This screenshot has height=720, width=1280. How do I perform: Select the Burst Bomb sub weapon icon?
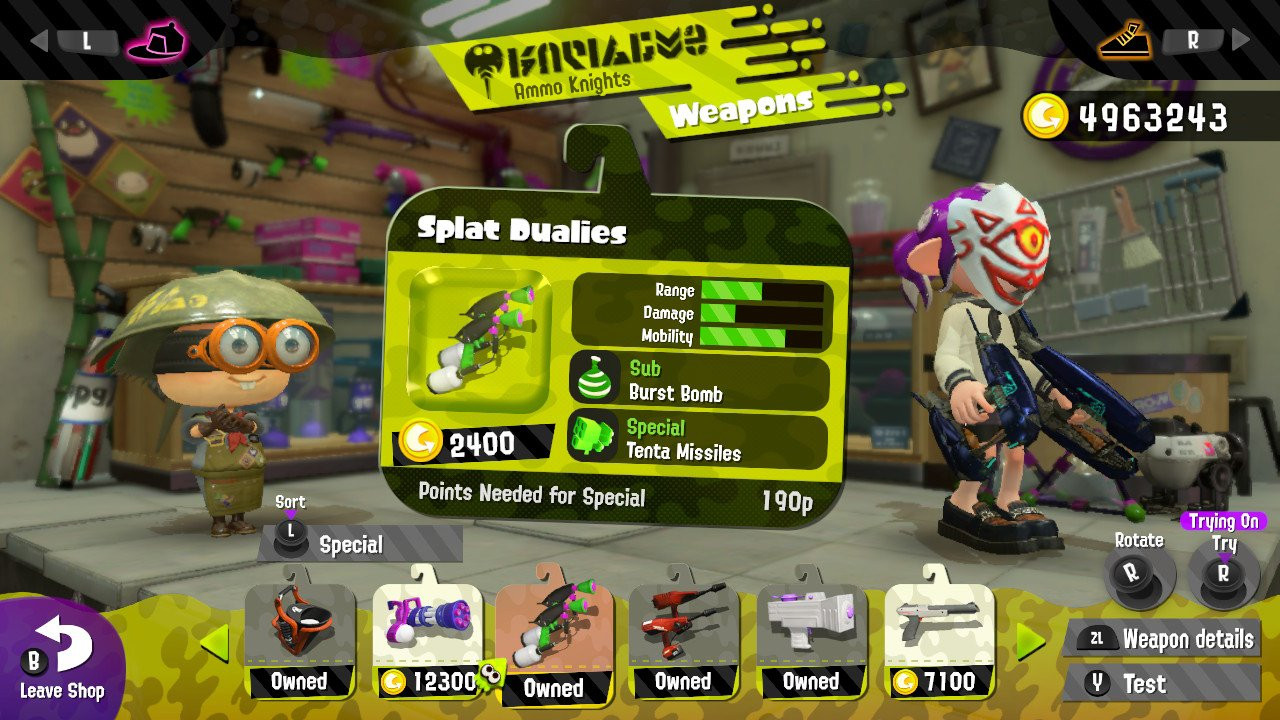[x=597, y=377]
